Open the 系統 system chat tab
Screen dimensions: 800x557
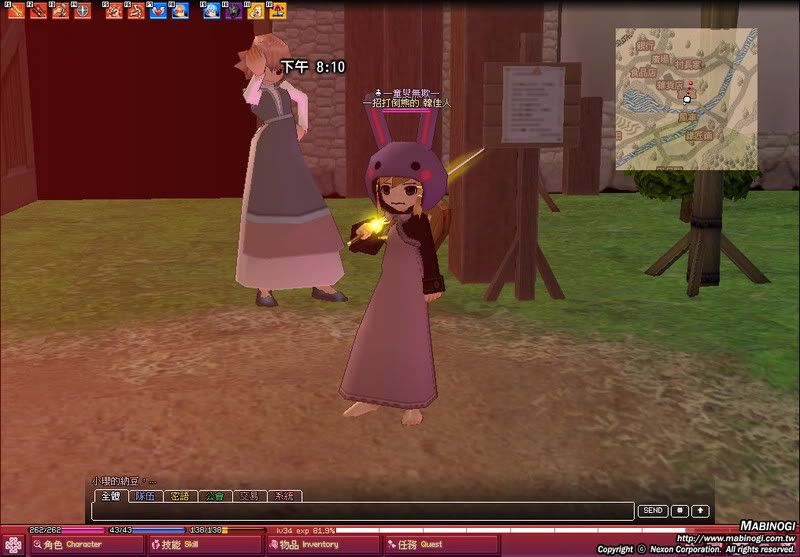click(284, 496)
